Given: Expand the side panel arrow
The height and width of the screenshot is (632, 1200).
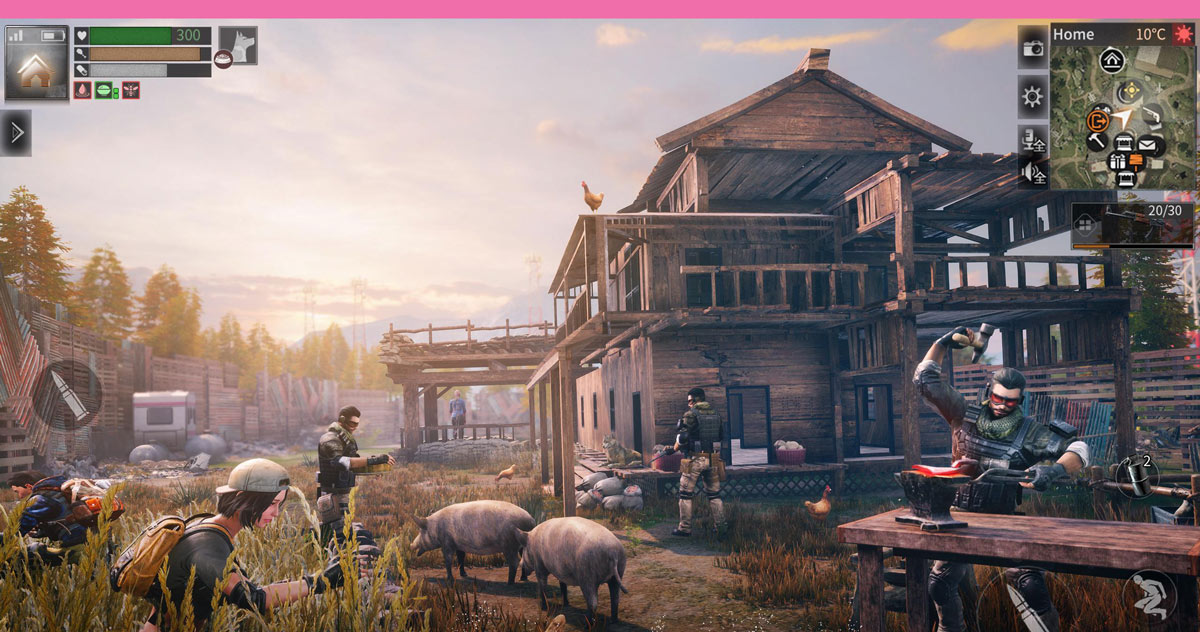Looking at the screenshot, I should coord(15,133).
